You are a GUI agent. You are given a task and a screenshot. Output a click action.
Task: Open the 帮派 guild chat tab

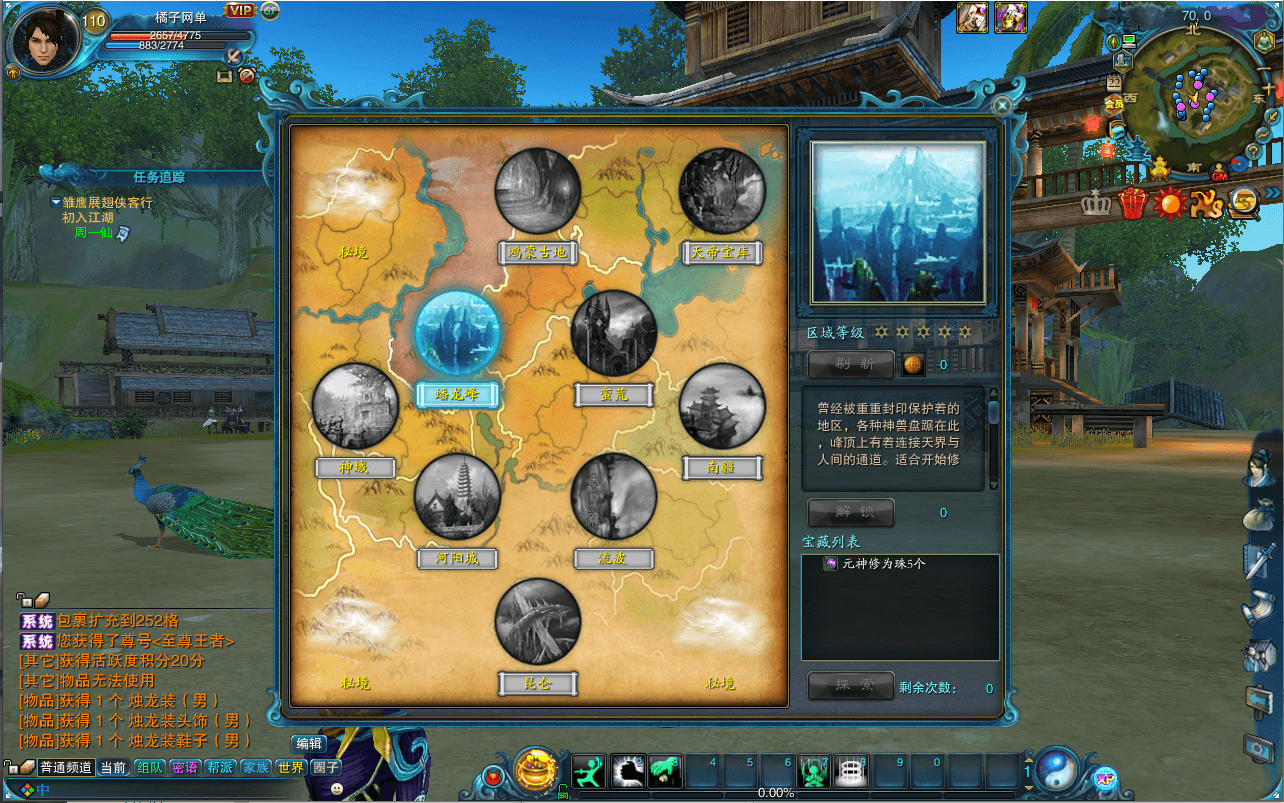[x=220, y=768]
